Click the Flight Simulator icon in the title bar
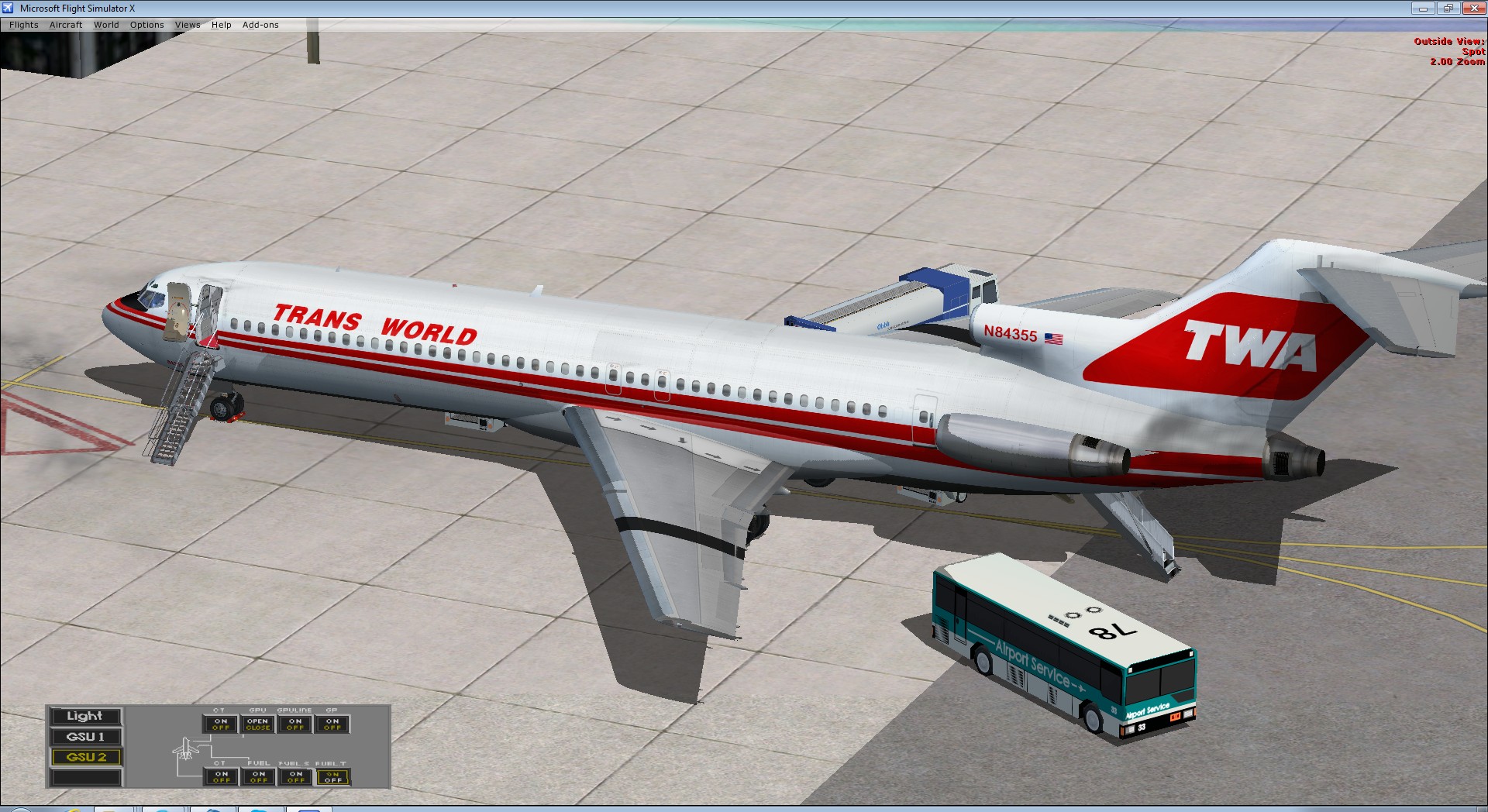The image size is (1488, 812). pos(8,8)
